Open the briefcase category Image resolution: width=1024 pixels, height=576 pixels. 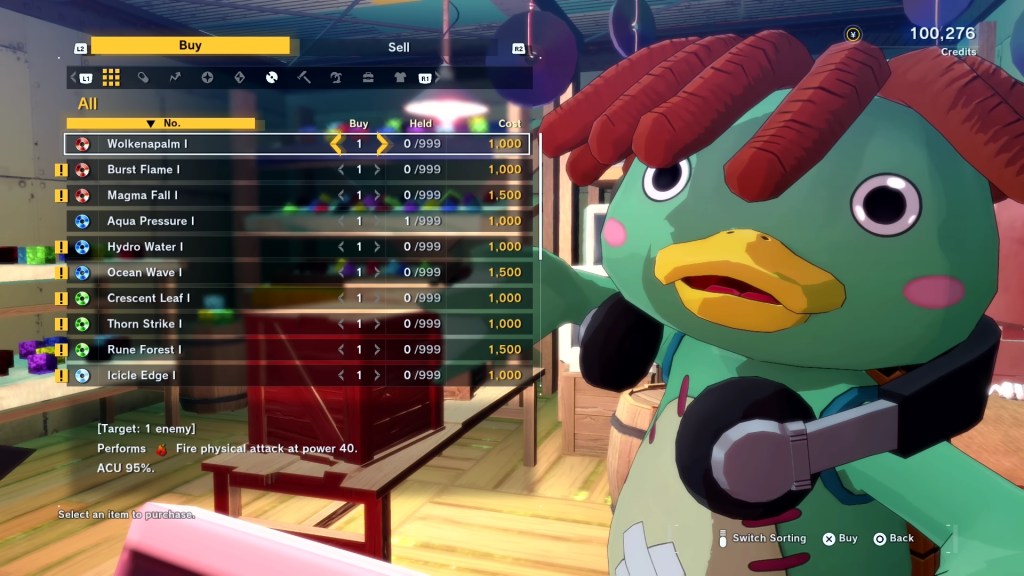[x=368, y=77]
